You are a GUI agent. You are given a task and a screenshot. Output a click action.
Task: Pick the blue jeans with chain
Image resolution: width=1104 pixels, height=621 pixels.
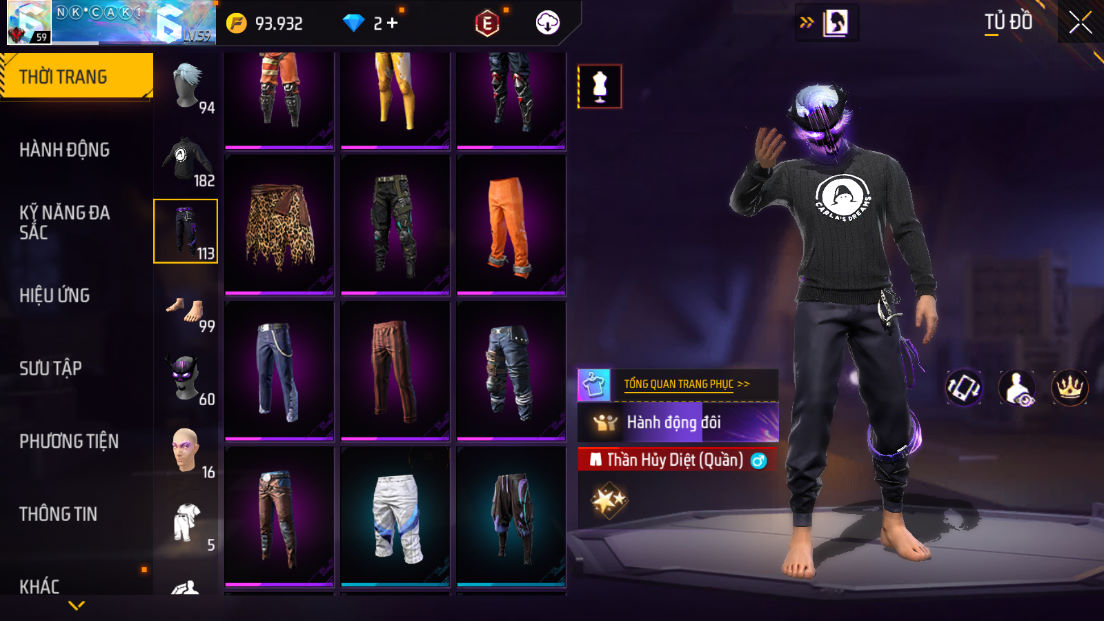tap(279, 370)
